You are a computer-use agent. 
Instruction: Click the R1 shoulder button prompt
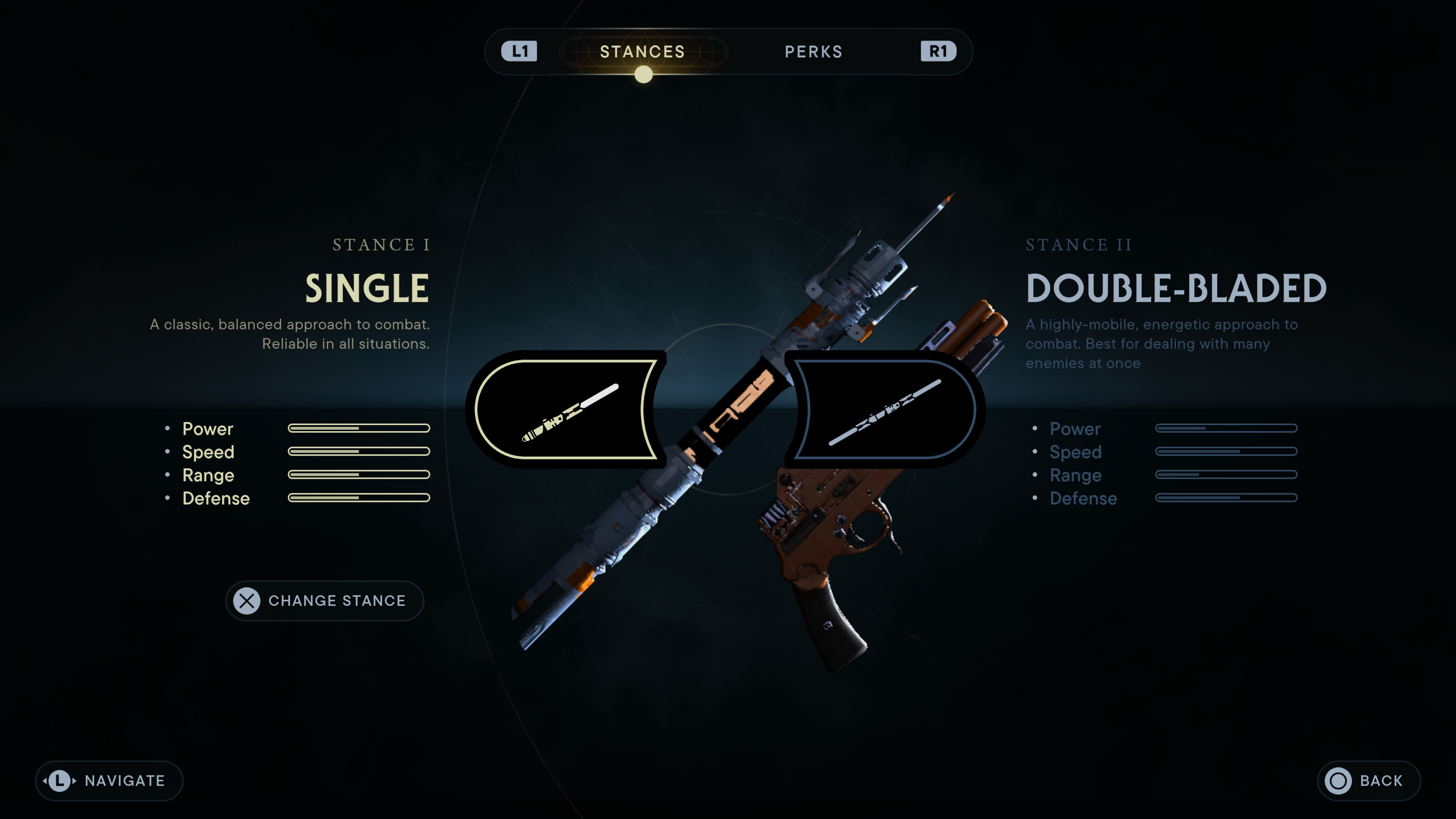[x=938, y=52]
